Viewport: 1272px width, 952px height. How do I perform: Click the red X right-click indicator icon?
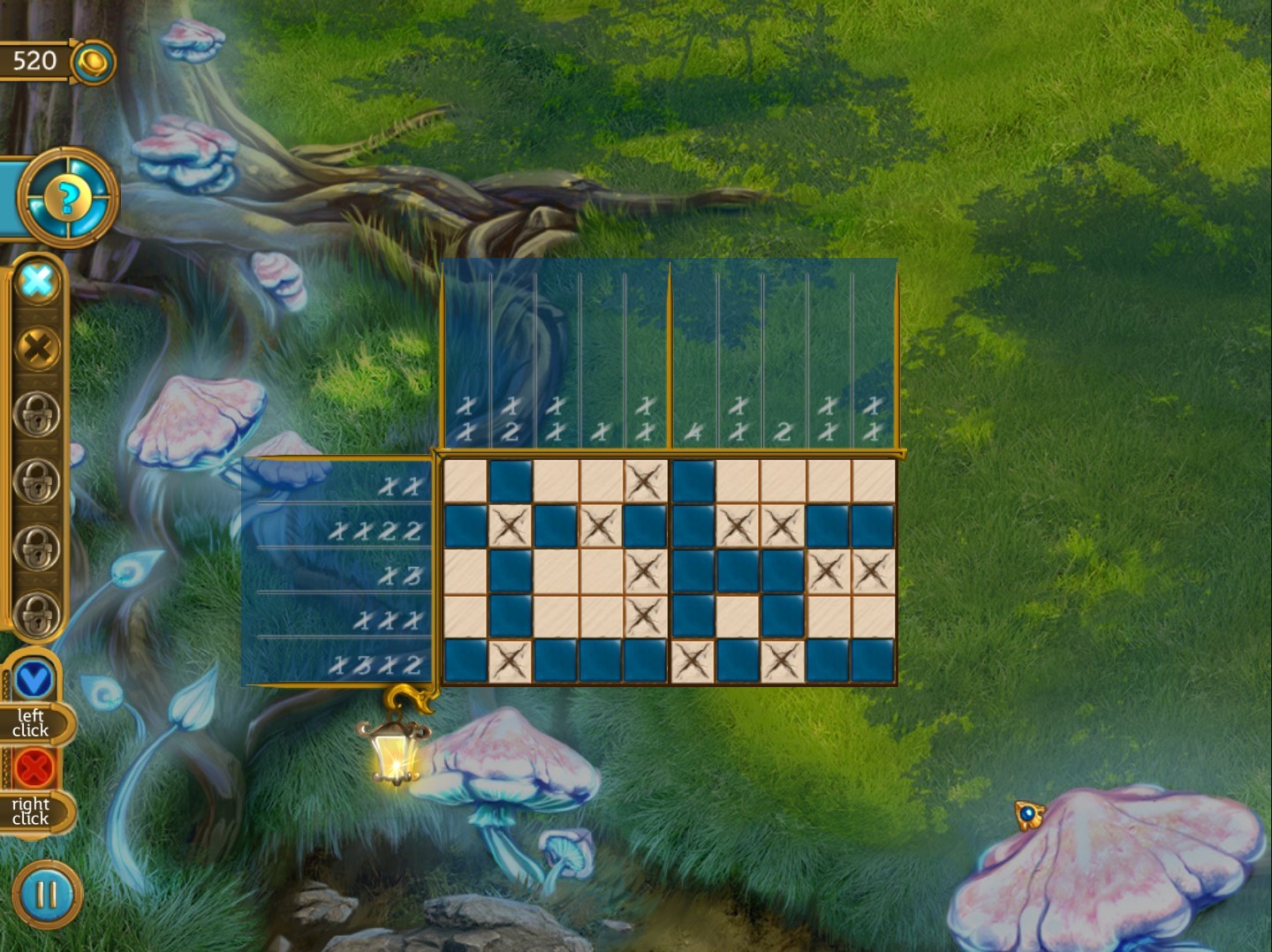tap(34, 767)
